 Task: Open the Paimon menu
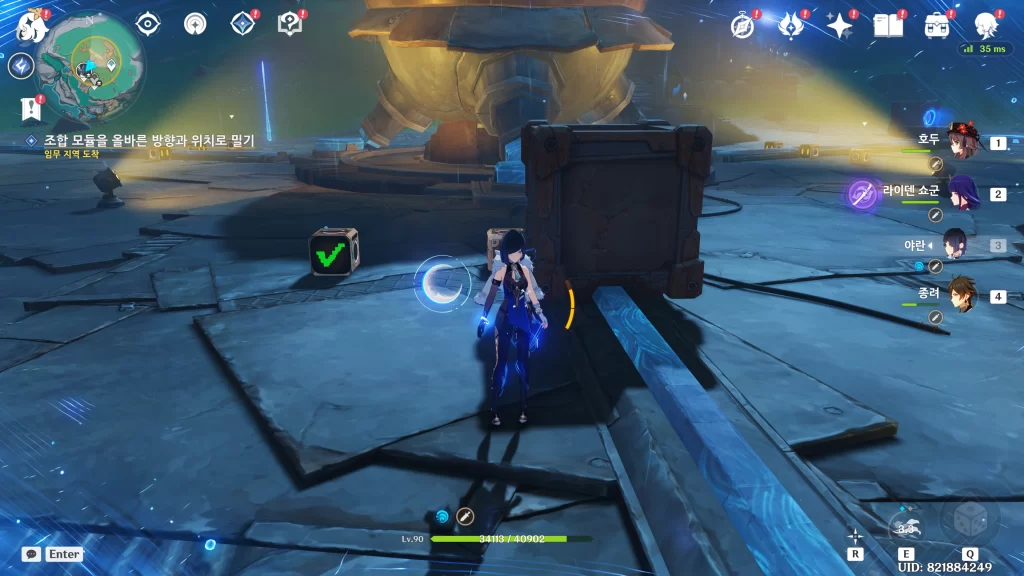pos(34,24)
